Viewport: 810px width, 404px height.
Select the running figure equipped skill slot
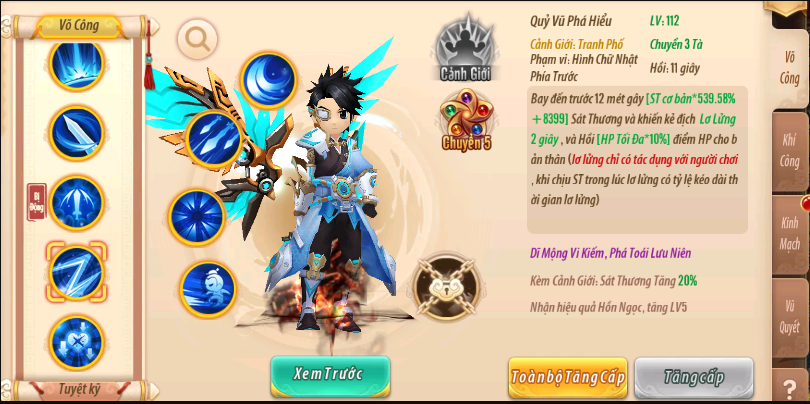[209, 289]
